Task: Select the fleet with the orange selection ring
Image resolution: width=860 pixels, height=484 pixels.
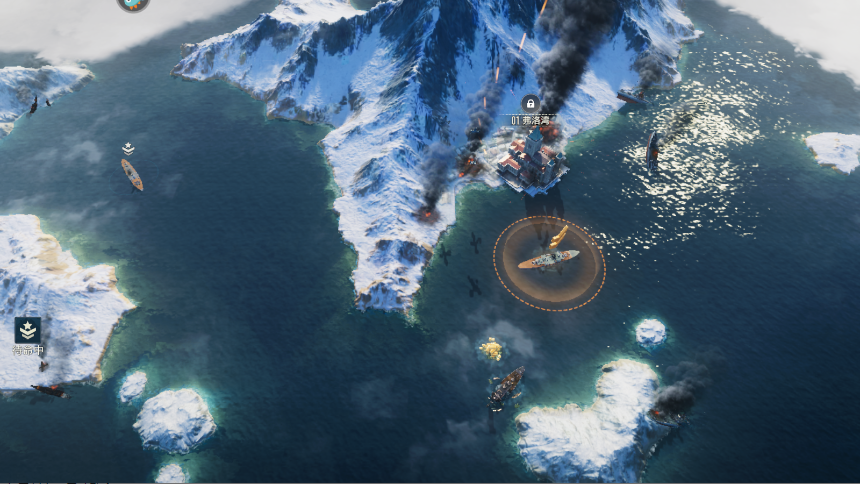Action: pyautogui.click(x=548, y=260)
